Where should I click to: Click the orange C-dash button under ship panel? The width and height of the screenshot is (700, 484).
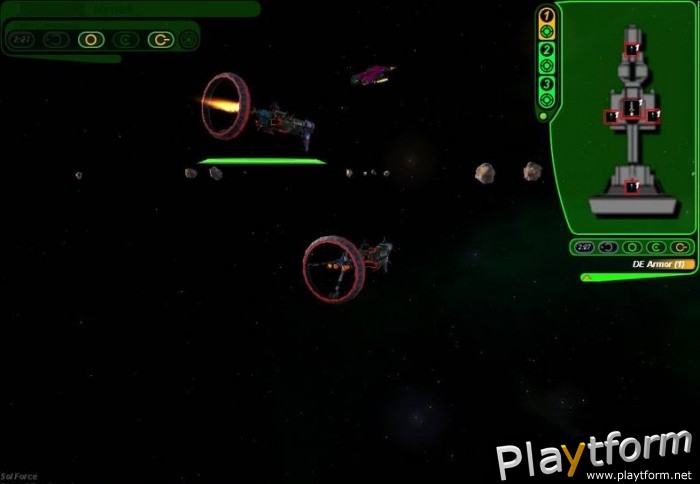[x=681, y=246]
